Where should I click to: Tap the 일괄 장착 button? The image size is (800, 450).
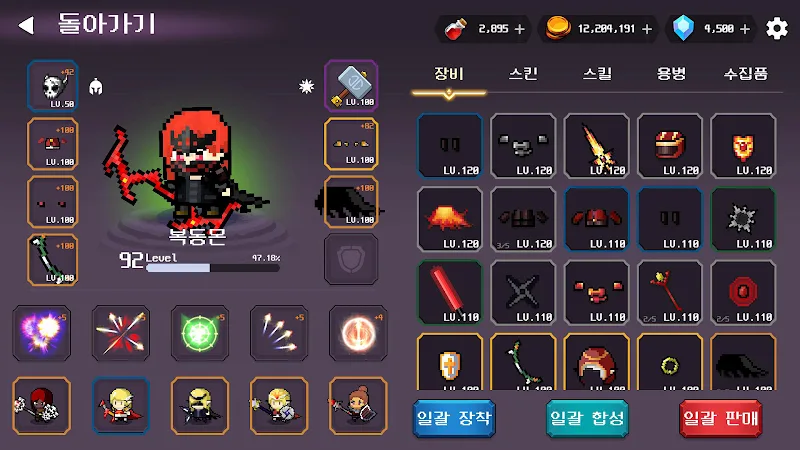click(x=454, y=419)
